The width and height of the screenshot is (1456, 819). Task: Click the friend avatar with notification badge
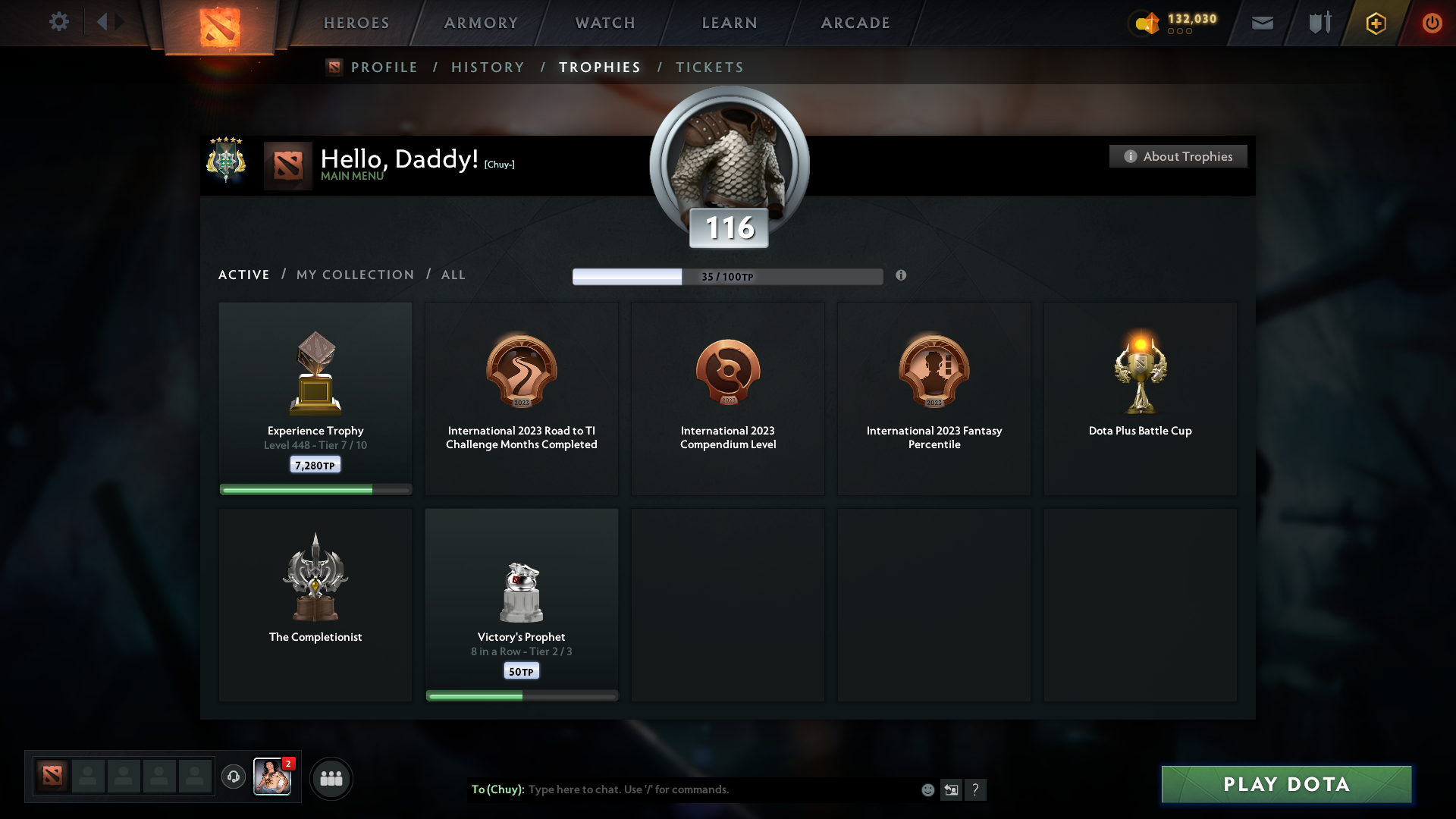coord(272,778)
